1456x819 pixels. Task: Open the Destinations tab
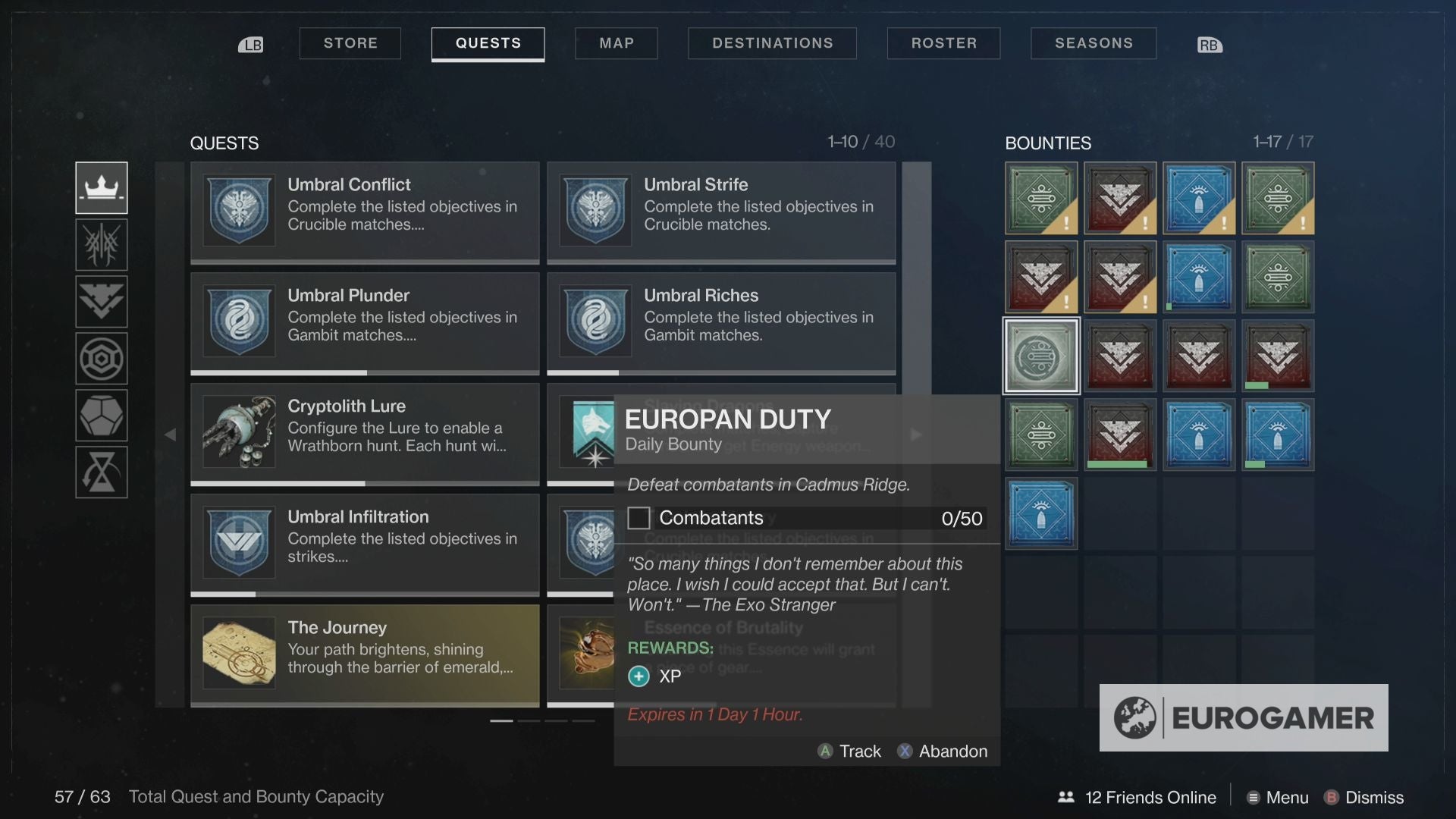coord(772,43)
